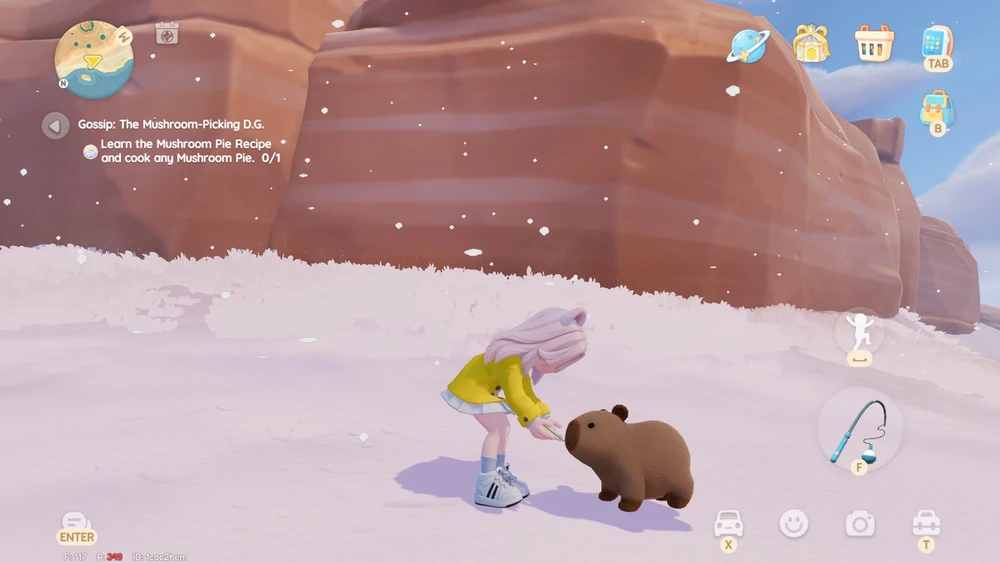Collapse the quest tracker with the left arrow
The width and height of the screenshot is (1000, 563).
click(55, 125)
